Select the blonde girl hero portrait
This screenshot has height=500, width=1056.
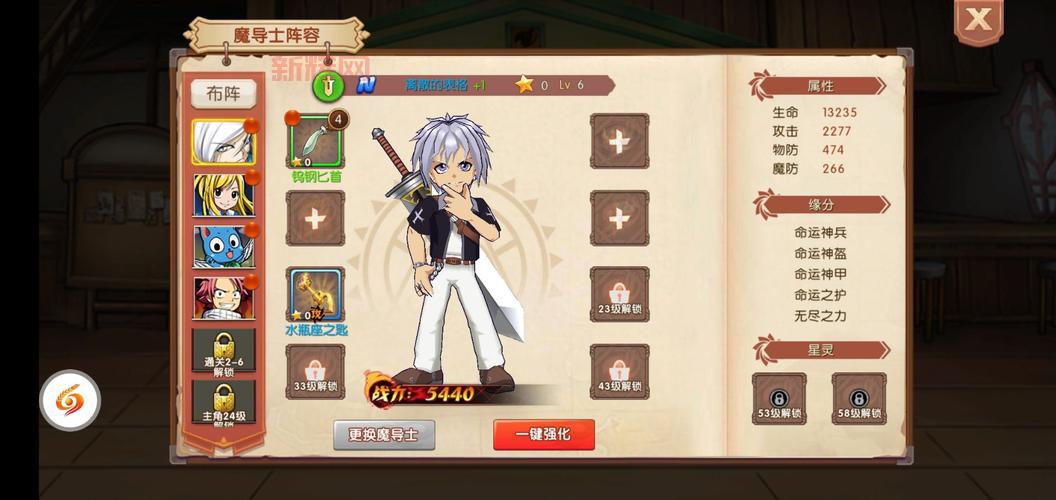point(223,195)
